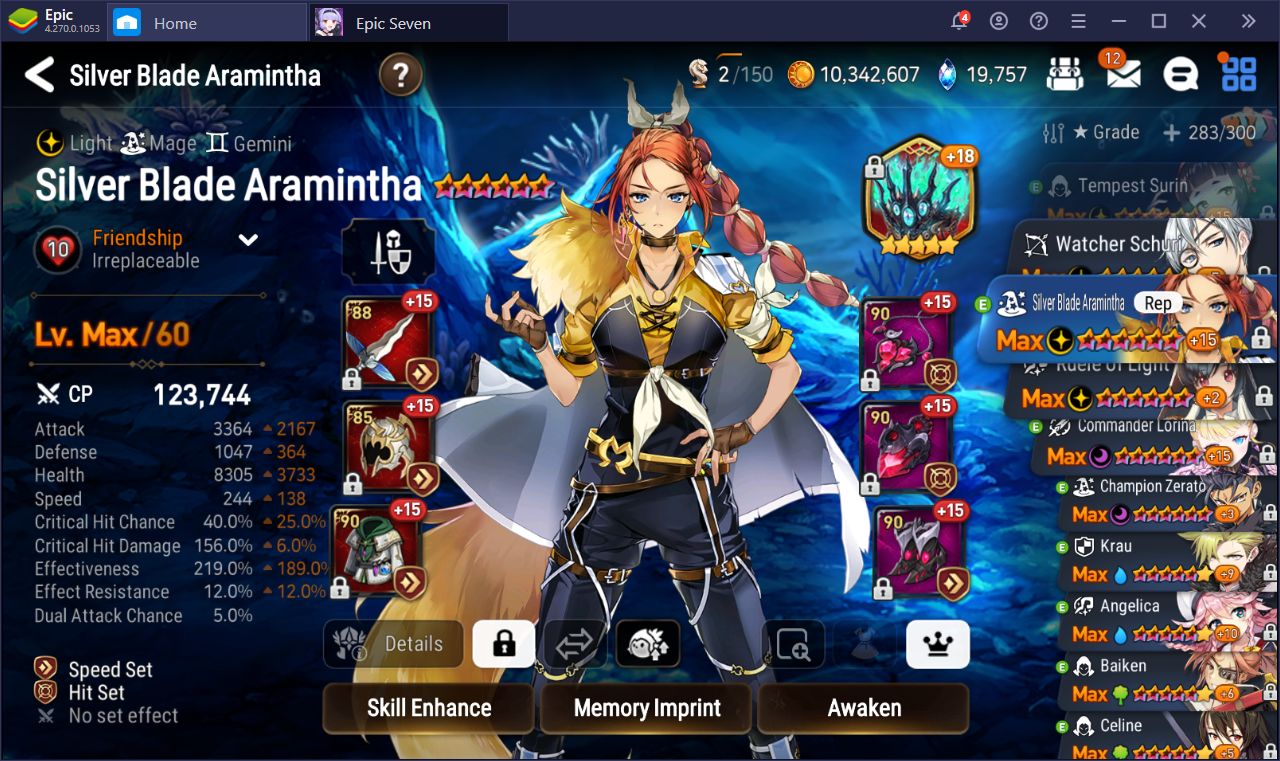Open the help question mark beside the hero name
1280x761 pixels.
(x=399, y=74)
